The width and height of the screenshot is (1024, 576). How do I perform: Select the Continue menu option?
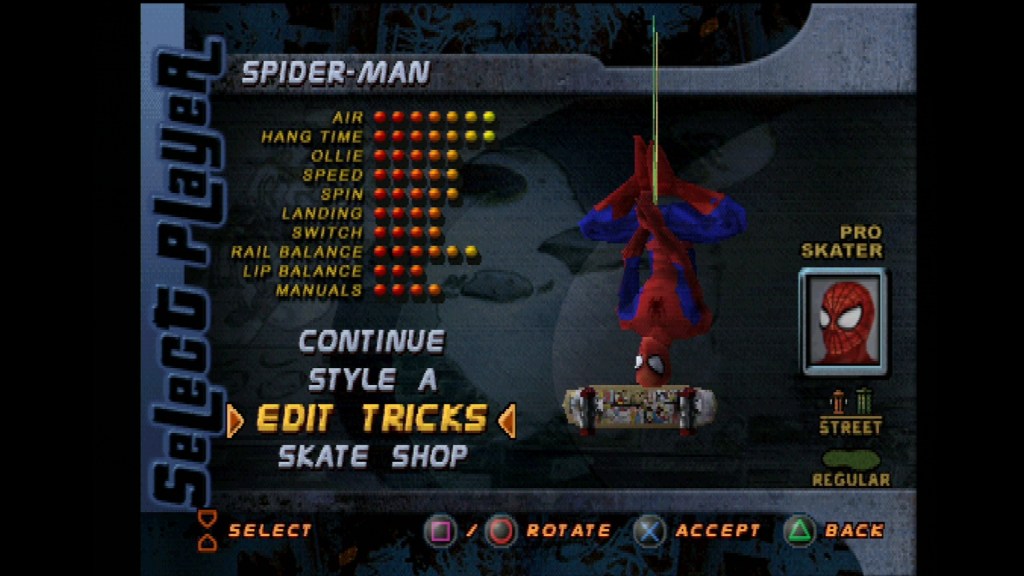pos(372,342)
